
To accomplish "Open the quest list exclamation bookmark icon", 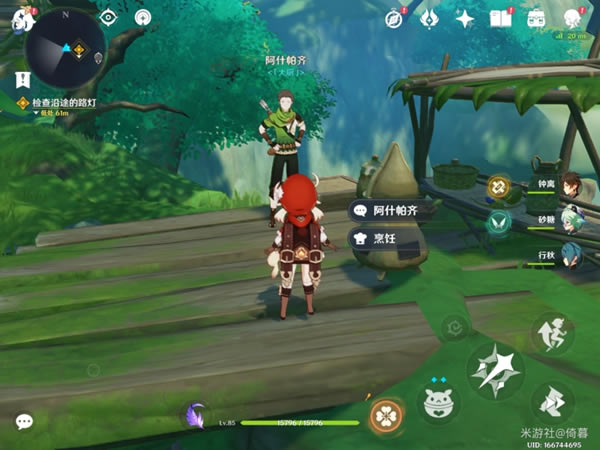I will pos(22,78).
